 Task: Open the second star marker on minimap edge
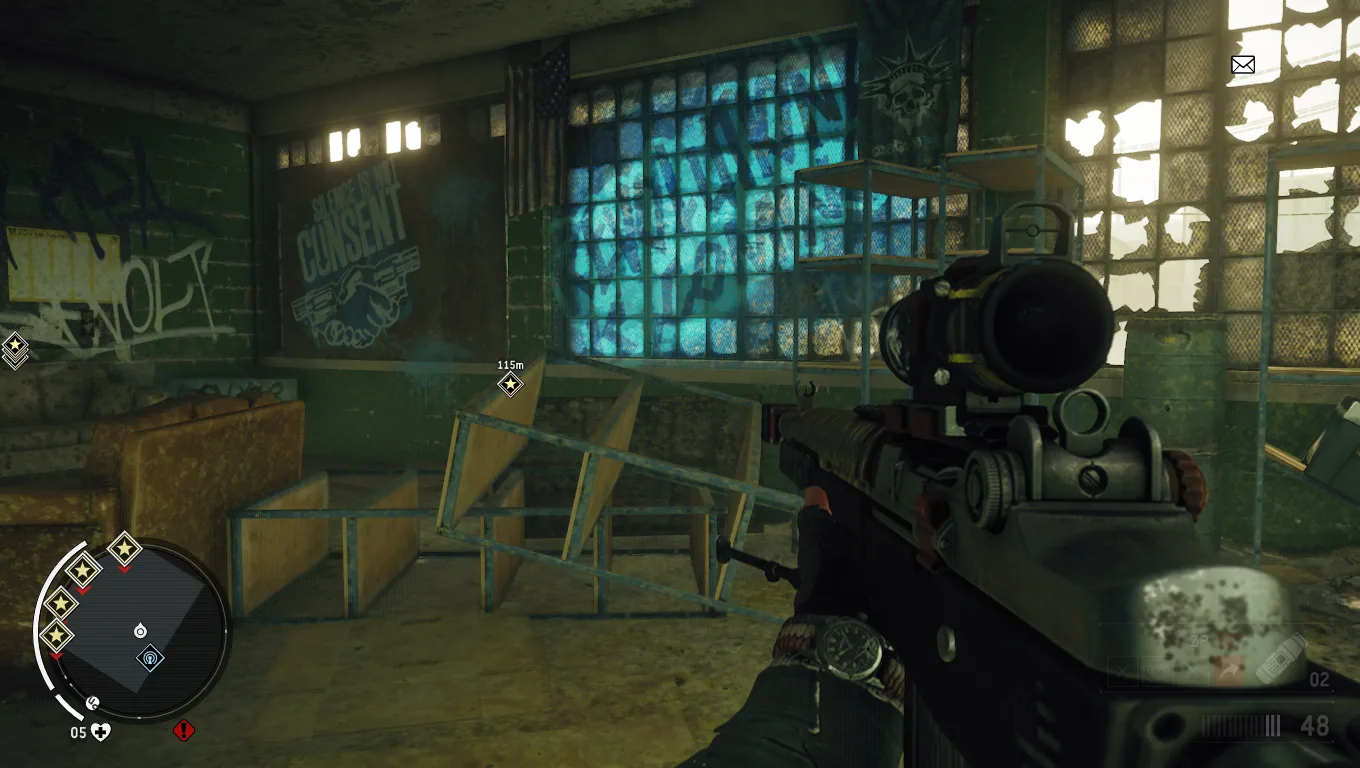tap(84, 569)
